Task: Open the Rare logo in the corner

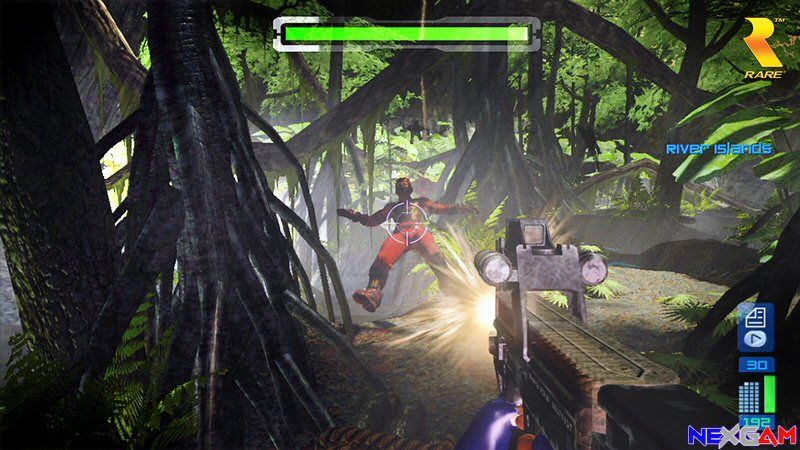Action: [x=767, y=46]
